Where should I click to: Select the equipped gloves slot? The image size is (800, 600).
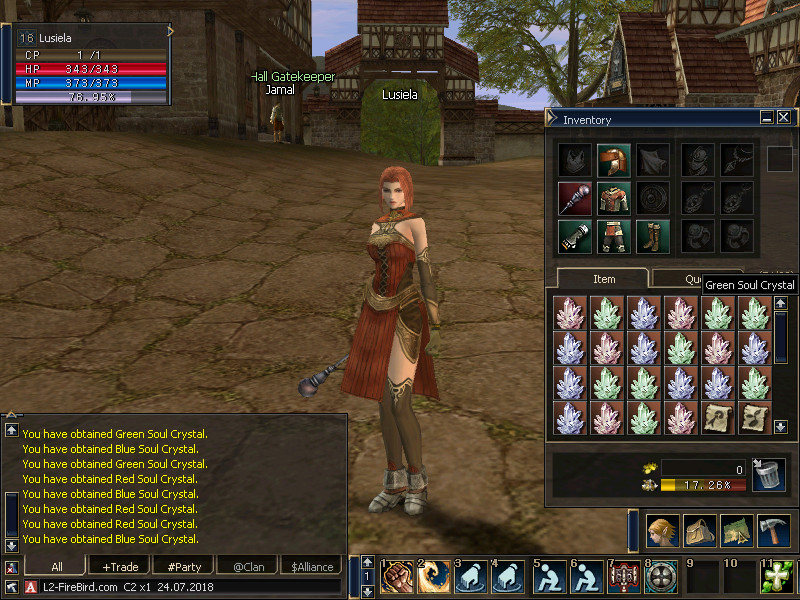tap(573, 236)
